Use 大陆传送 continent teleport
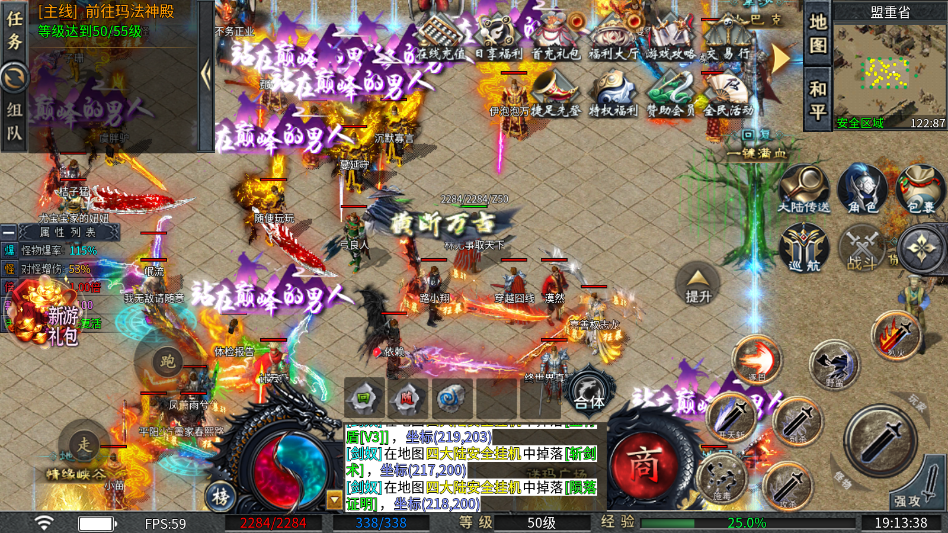 tap(803, 191)
